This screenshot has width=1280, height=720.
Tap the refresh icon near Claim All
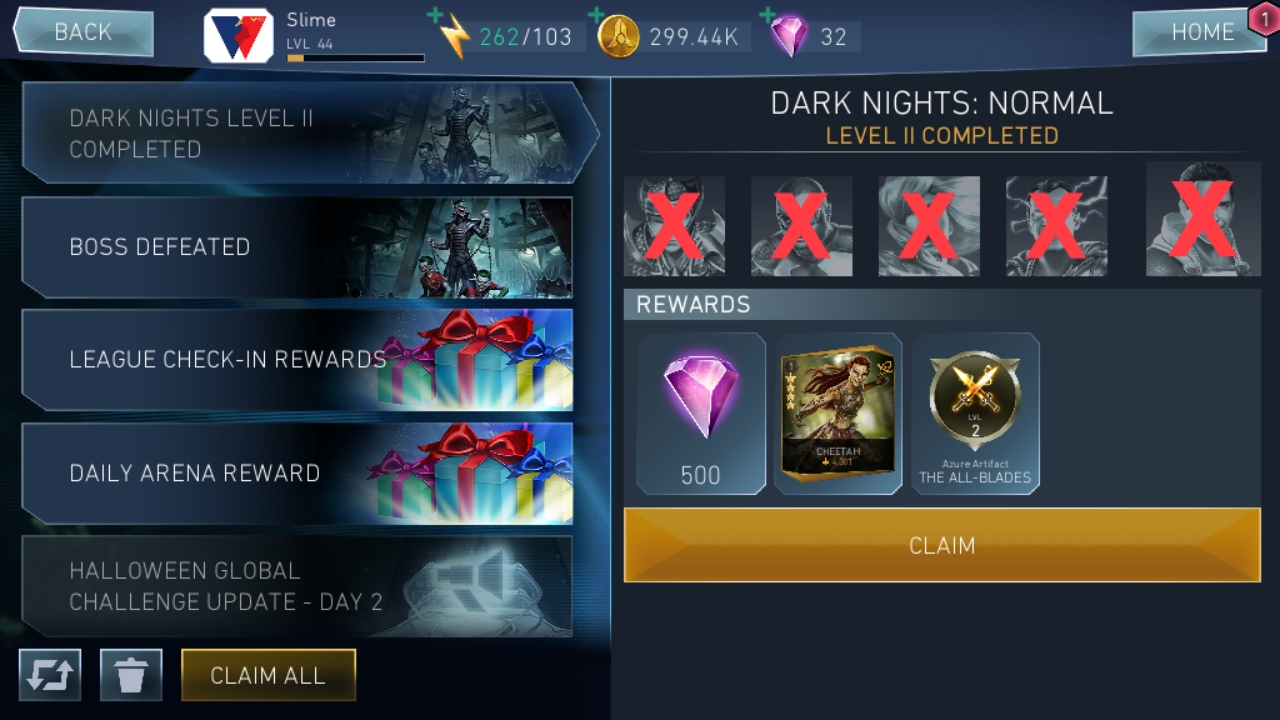(49, 675)
